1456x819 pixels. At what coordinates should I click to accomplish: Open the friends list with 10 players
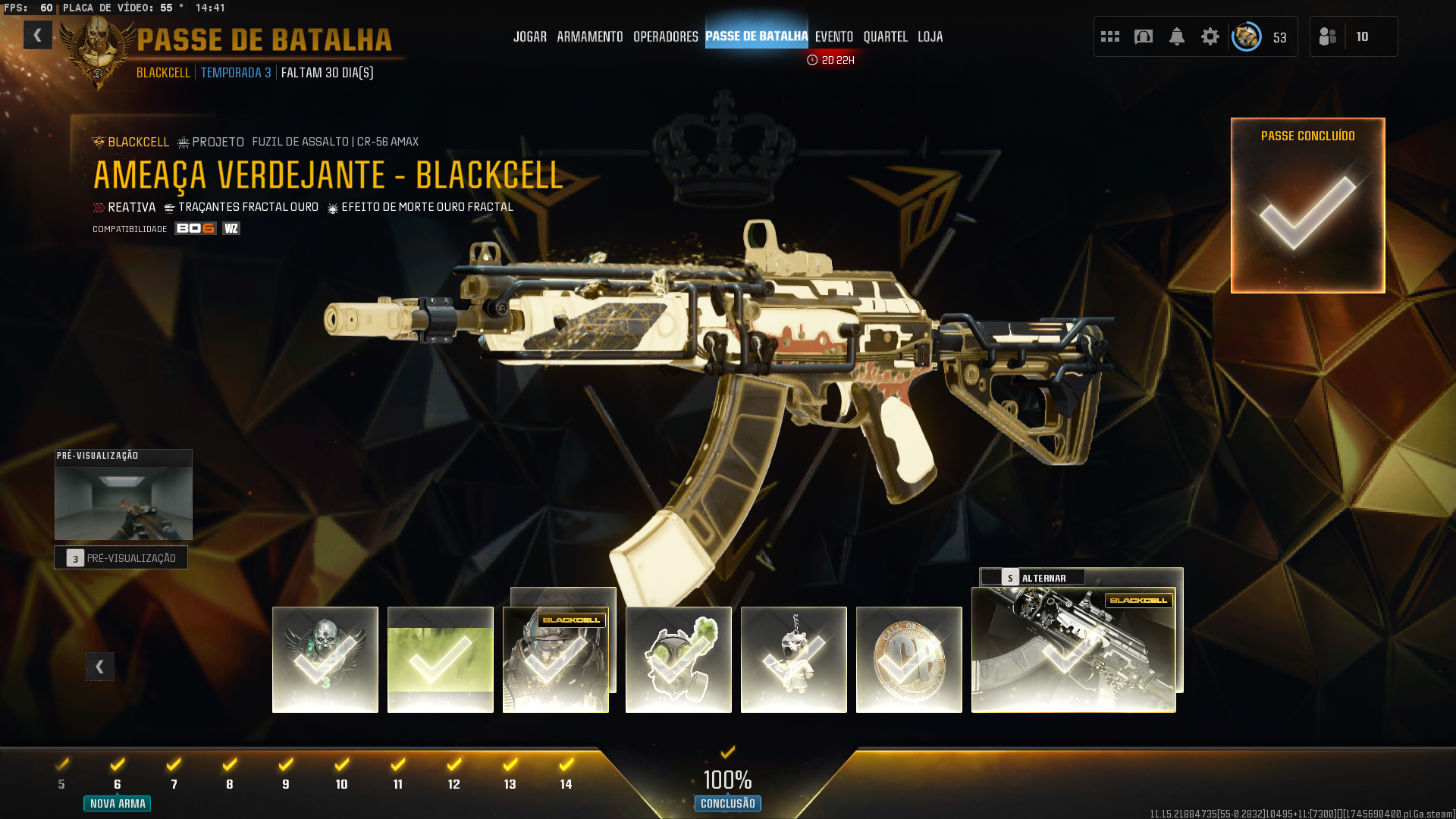pos(1353,36)
